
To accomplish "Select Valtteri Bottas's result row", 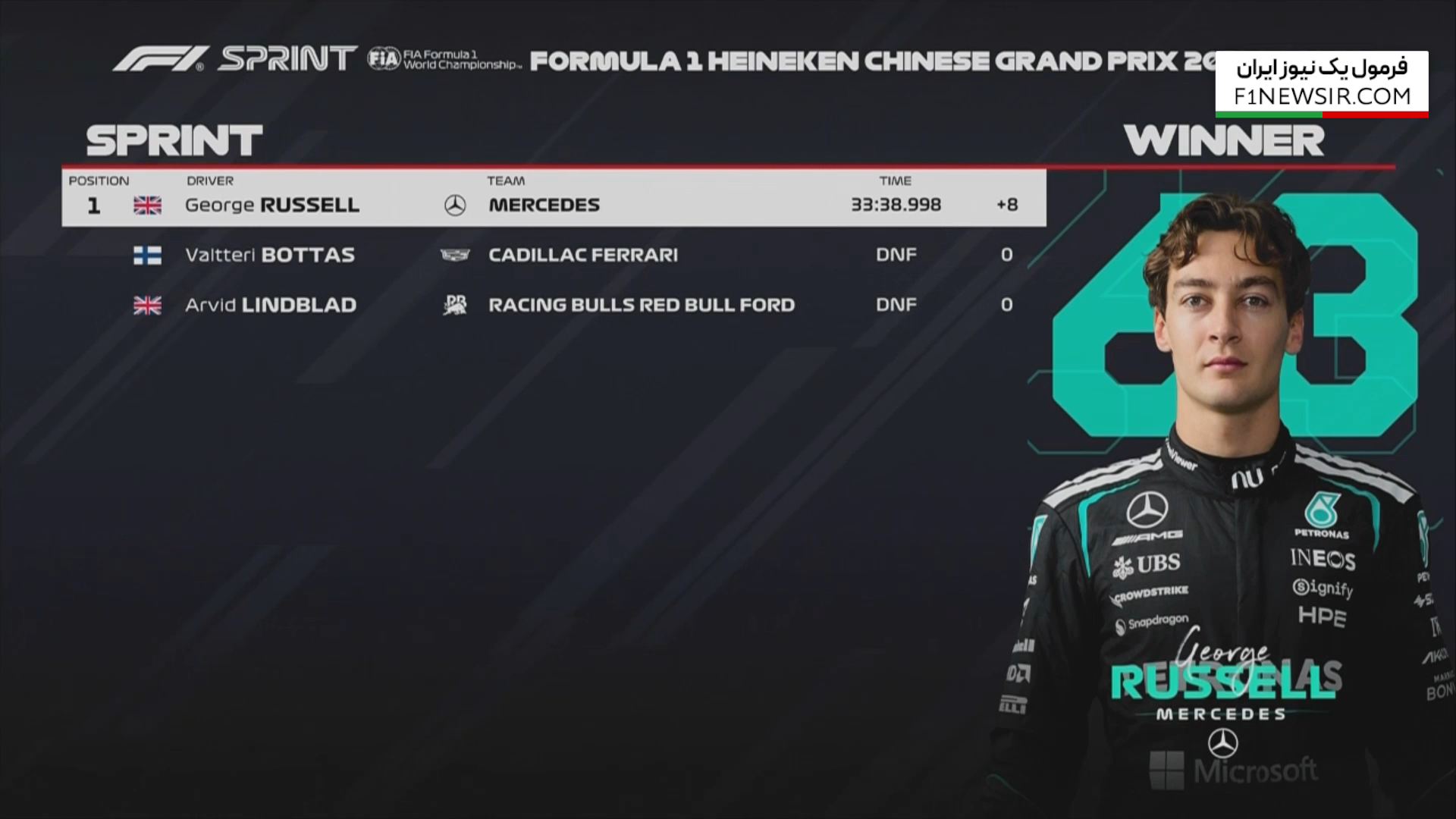I will [554, 255].
